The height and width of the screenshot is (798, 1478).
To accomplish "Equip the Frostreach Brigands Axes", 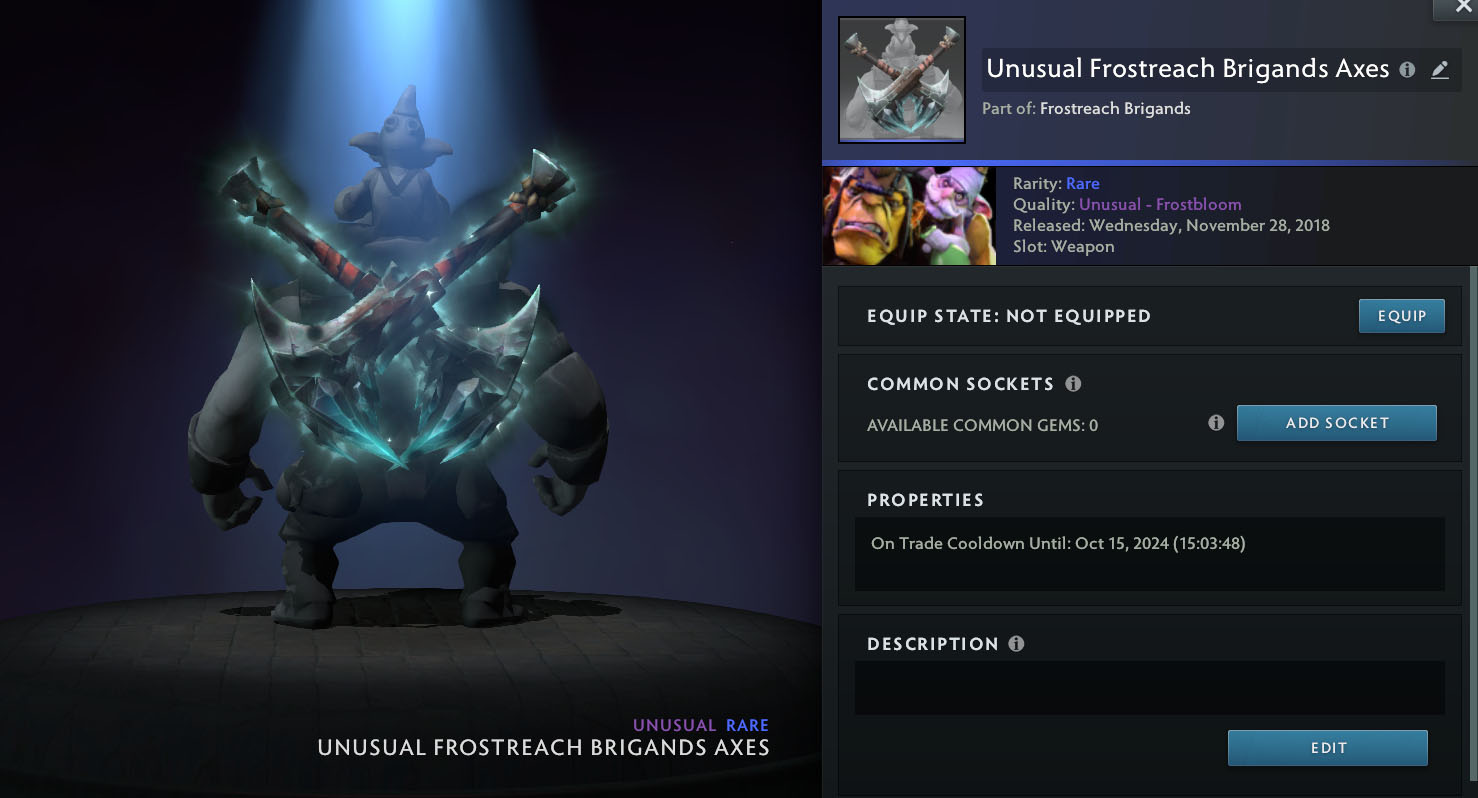I will coord(1401,316).
